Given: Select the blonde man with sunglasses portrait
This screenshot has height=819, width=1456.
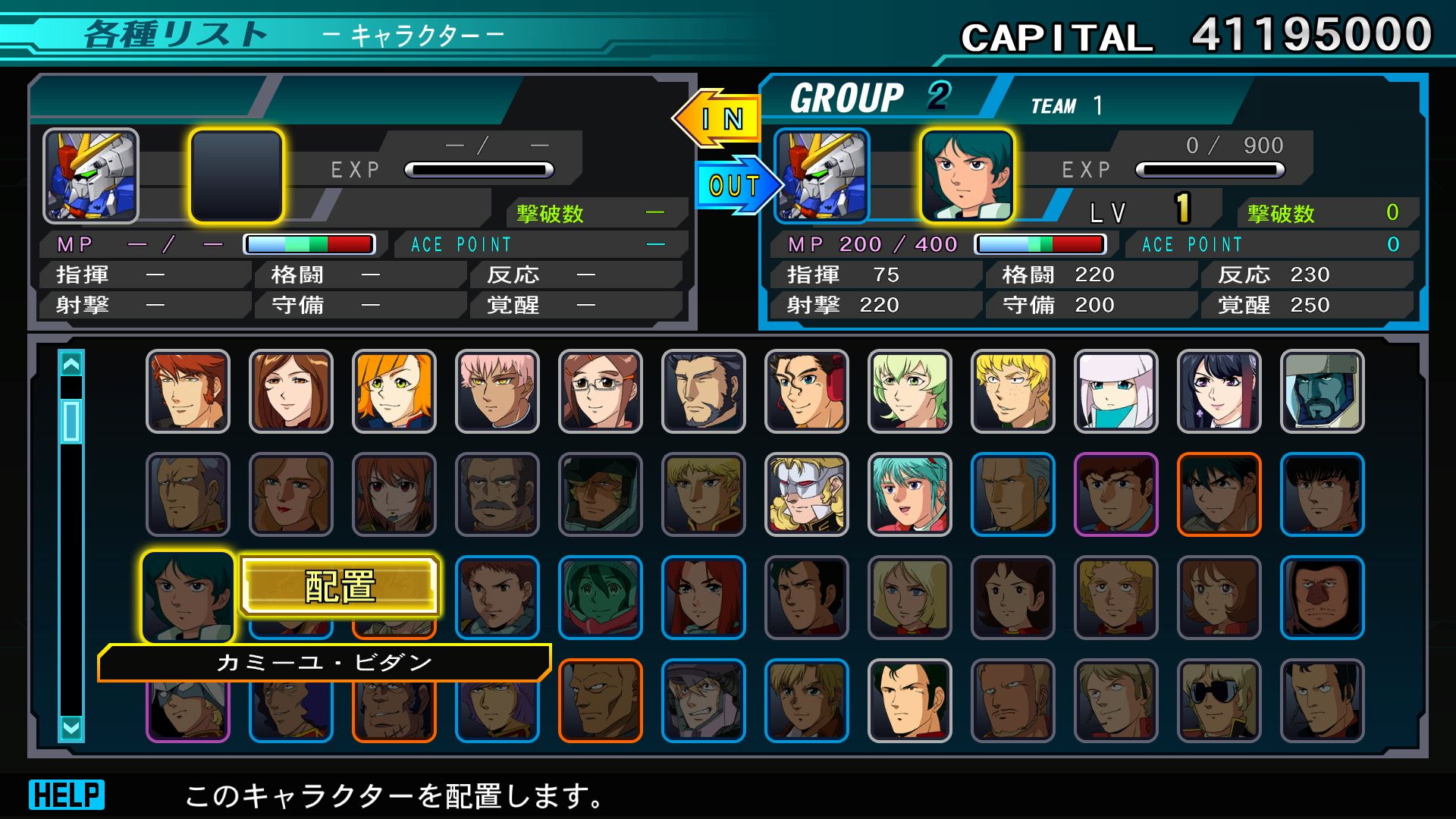Looking at the screenshot, I should (1219, 701).
